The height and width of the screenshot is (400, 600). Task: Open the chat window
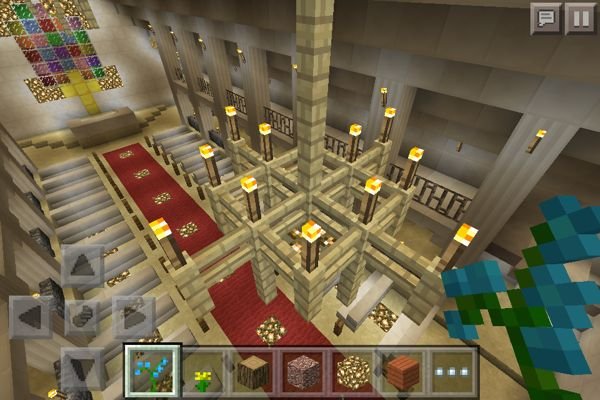pyautogui.click(x=546, y=18)
